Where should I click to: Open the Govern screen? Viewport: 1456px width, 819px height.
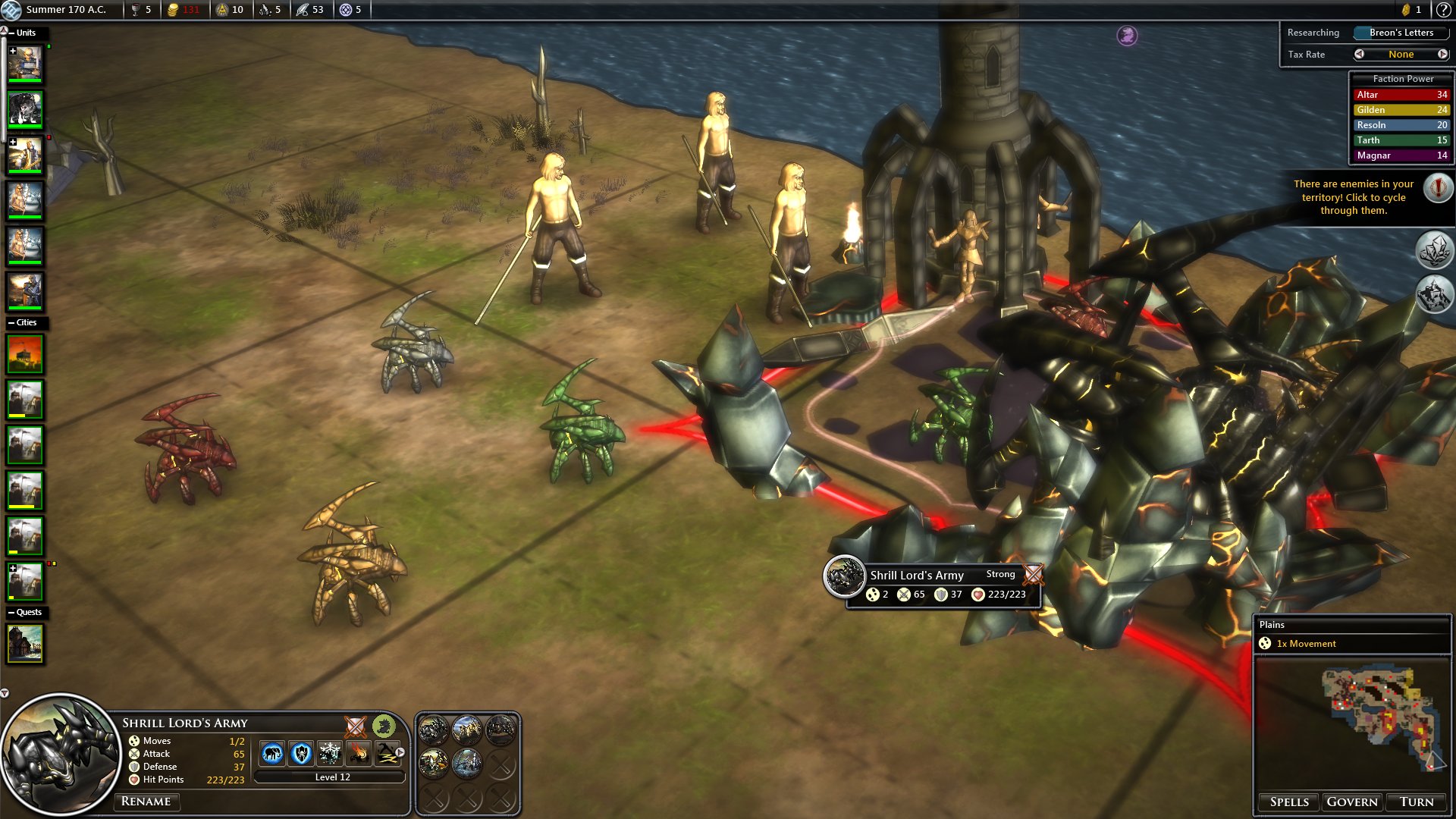pyautogui.click(x=1352, y=802)
